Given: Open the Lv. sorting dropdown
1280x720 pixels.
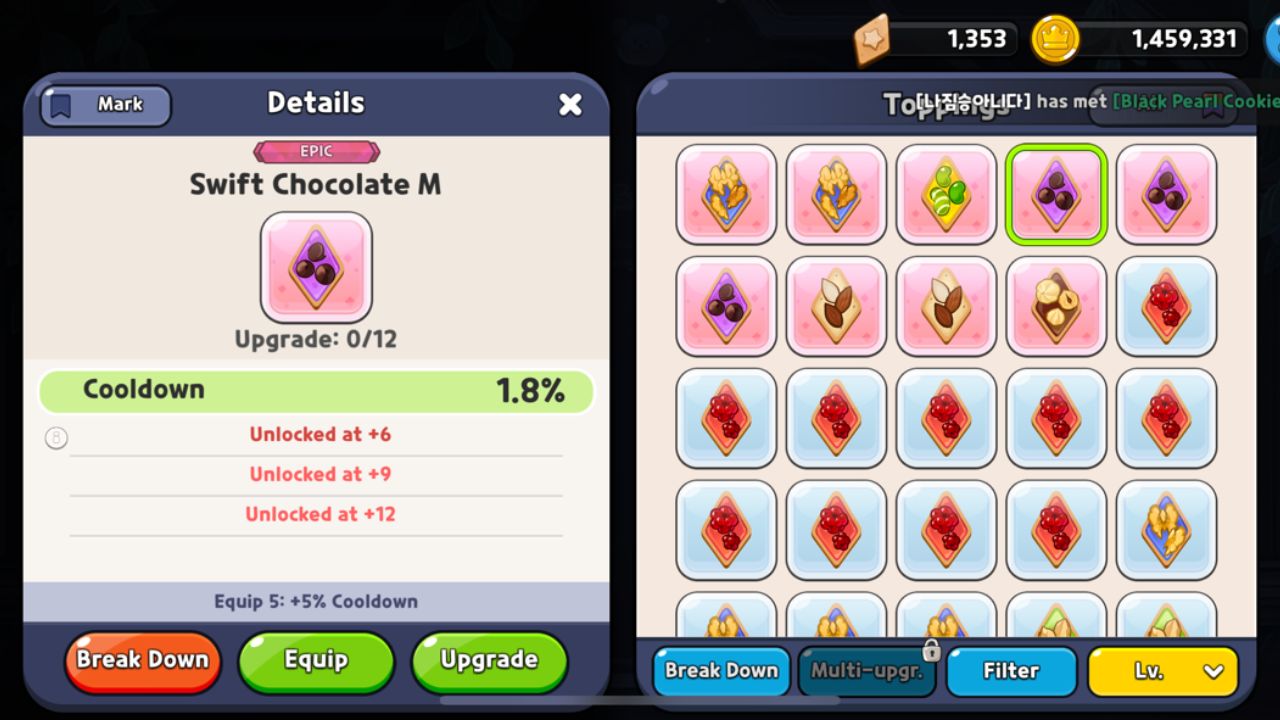Looking at the screenshot, I should 1162,671.
